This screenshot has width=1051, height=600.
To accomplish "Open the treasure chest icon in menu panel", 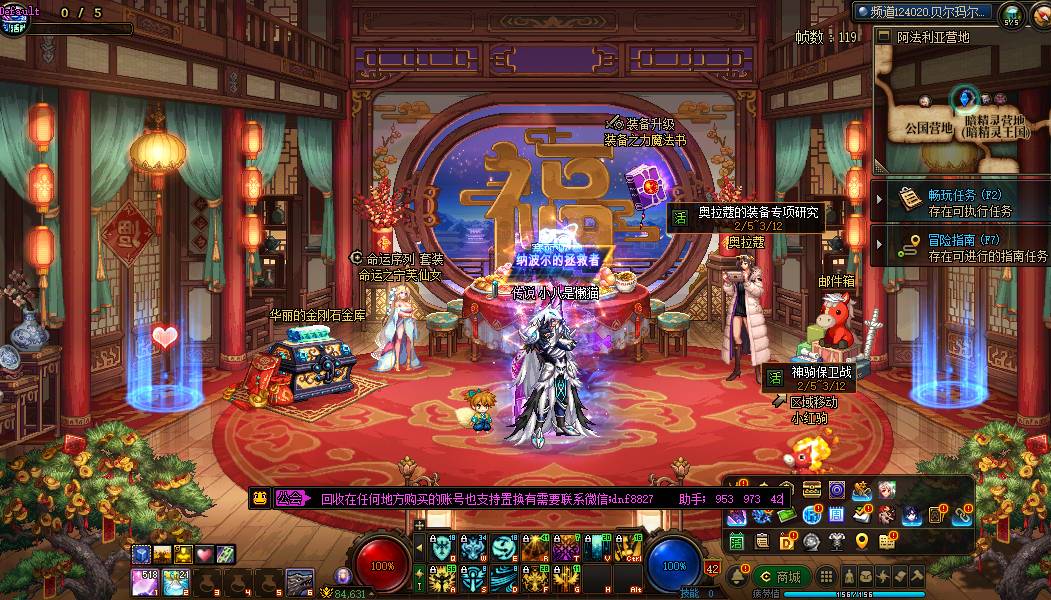I will tap(812, 490).
